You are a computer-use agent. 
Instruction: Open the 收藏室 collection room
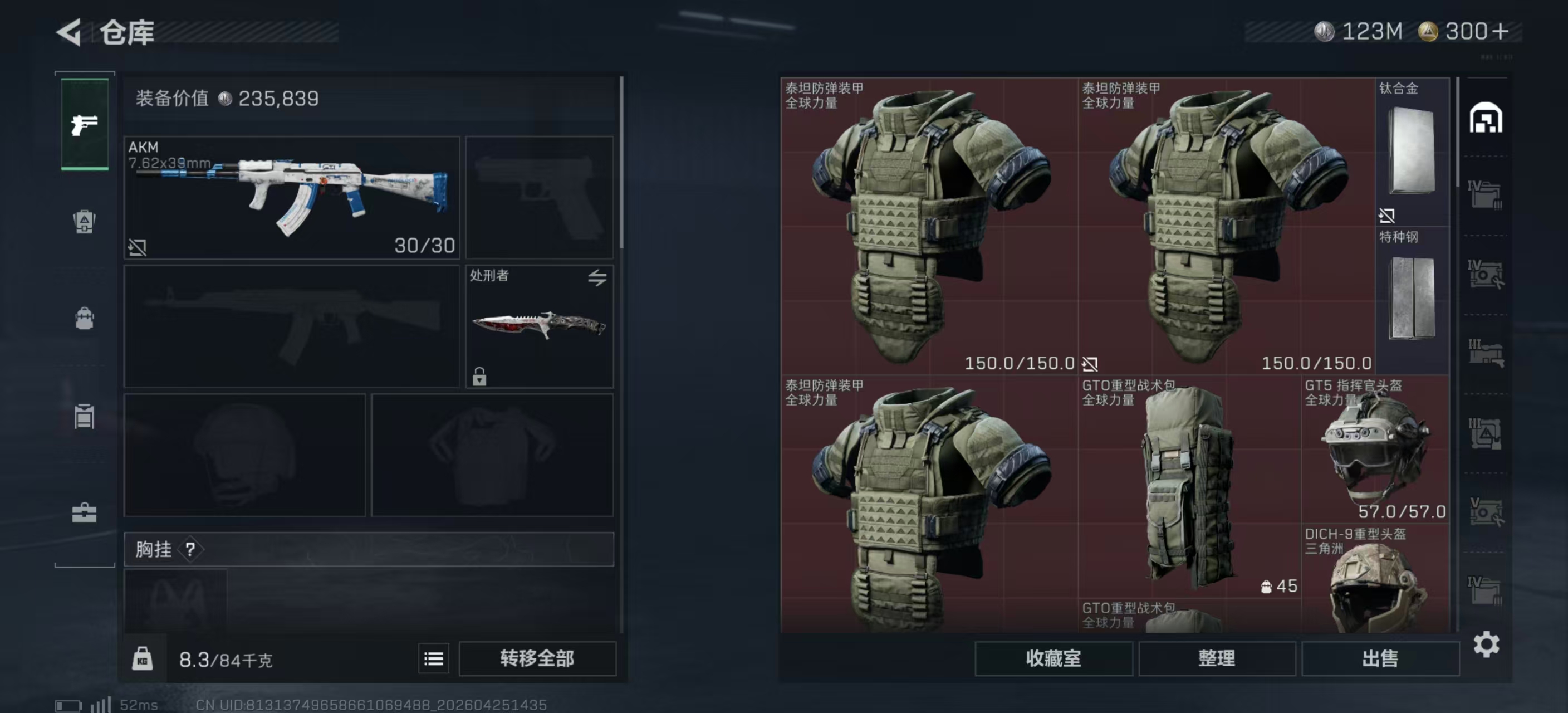[x=1053, y=658]
